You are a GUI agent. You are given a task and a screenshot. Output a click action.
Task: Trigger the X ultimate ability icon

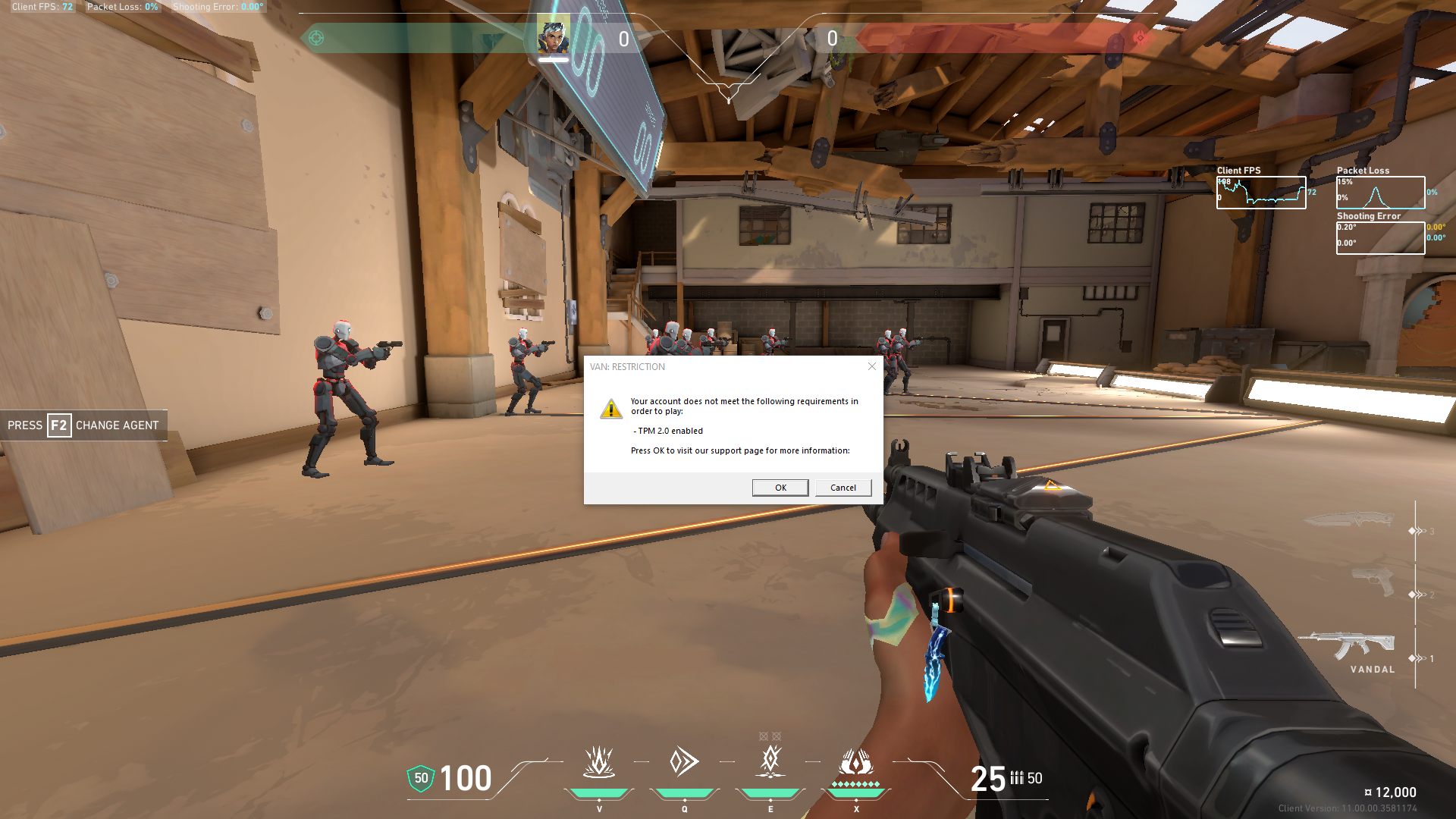855,762
